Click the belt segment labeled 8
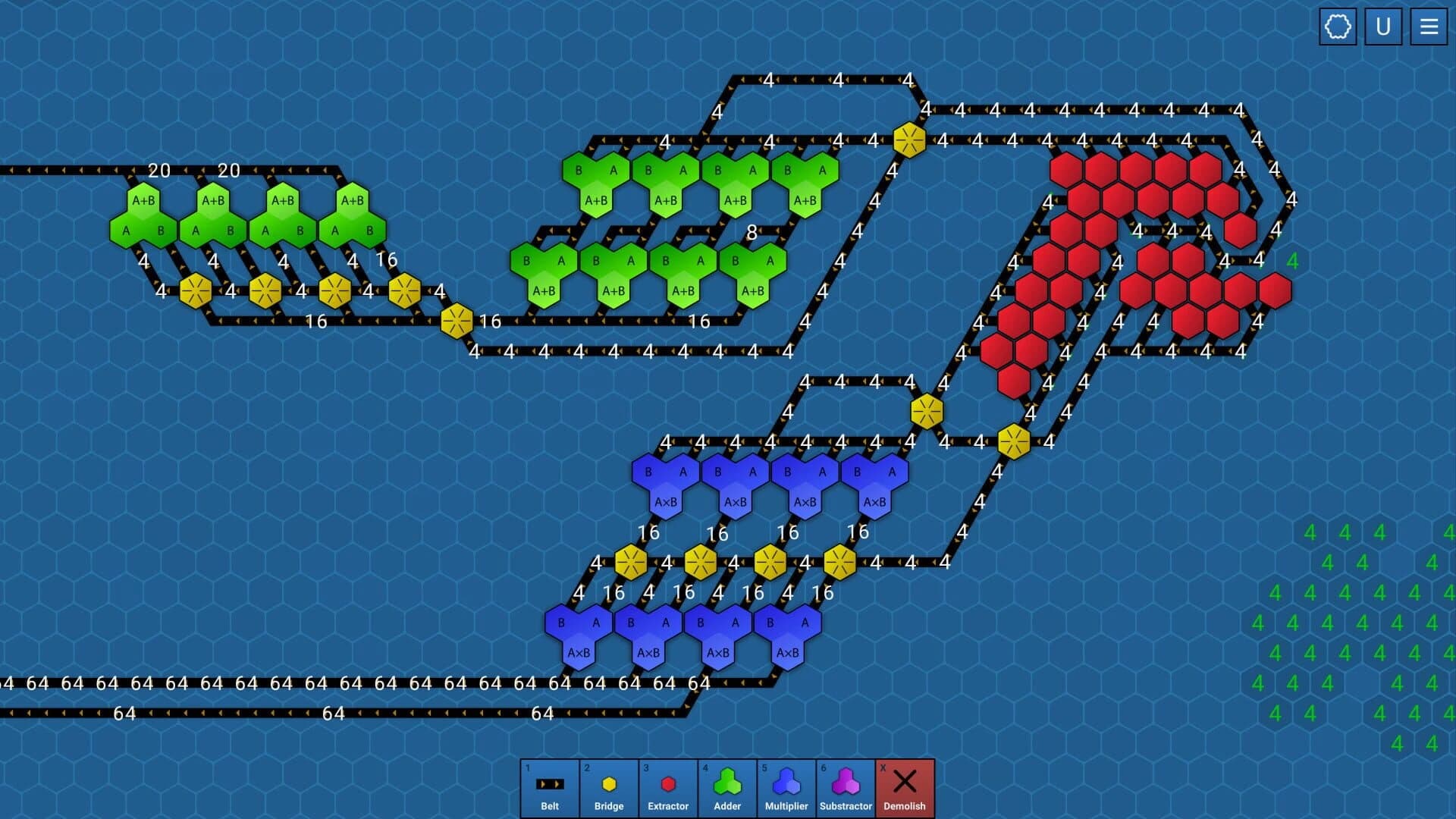1456x819 pixels. [751, 233]
